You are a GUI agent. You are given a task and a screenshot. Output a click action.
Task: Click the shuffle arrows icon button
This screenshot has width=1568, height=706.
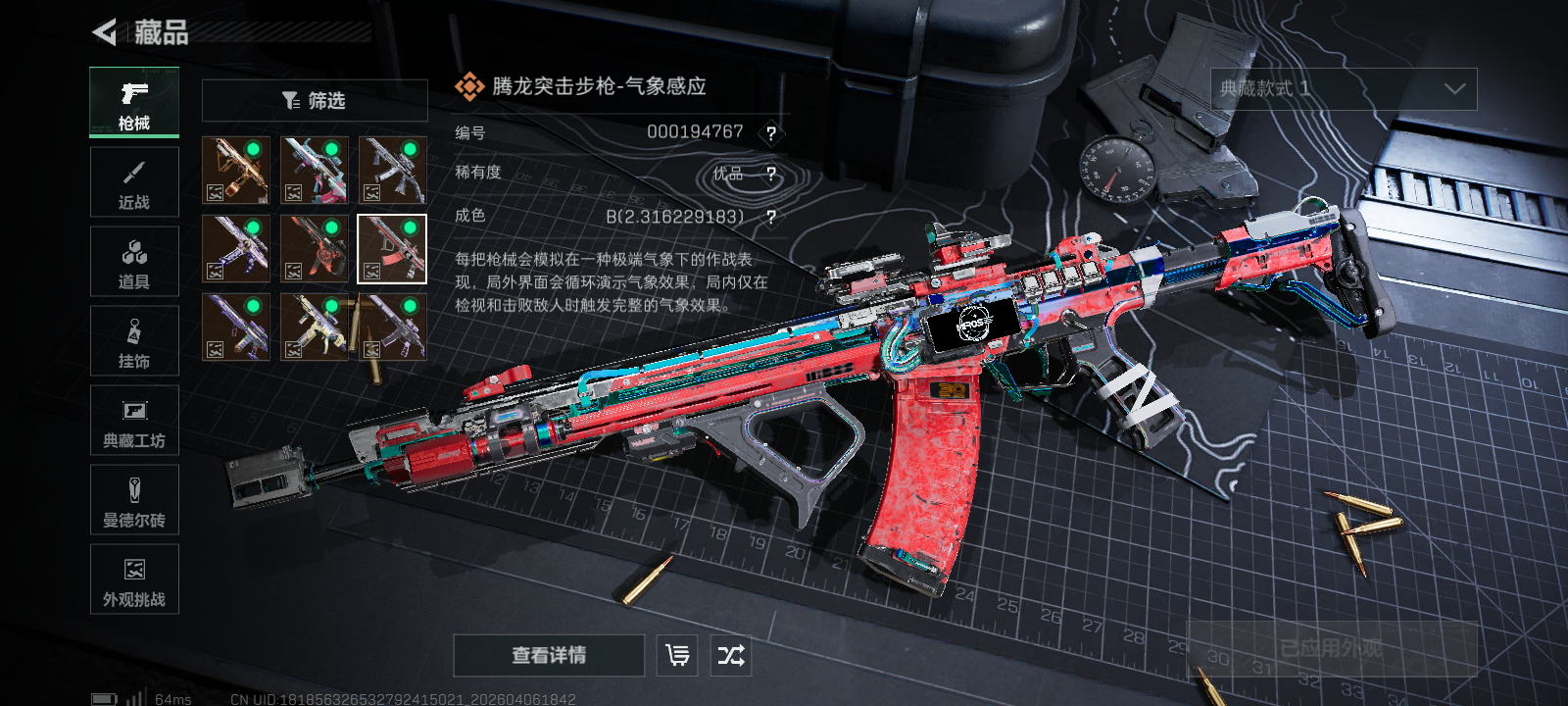pos(731,655)
